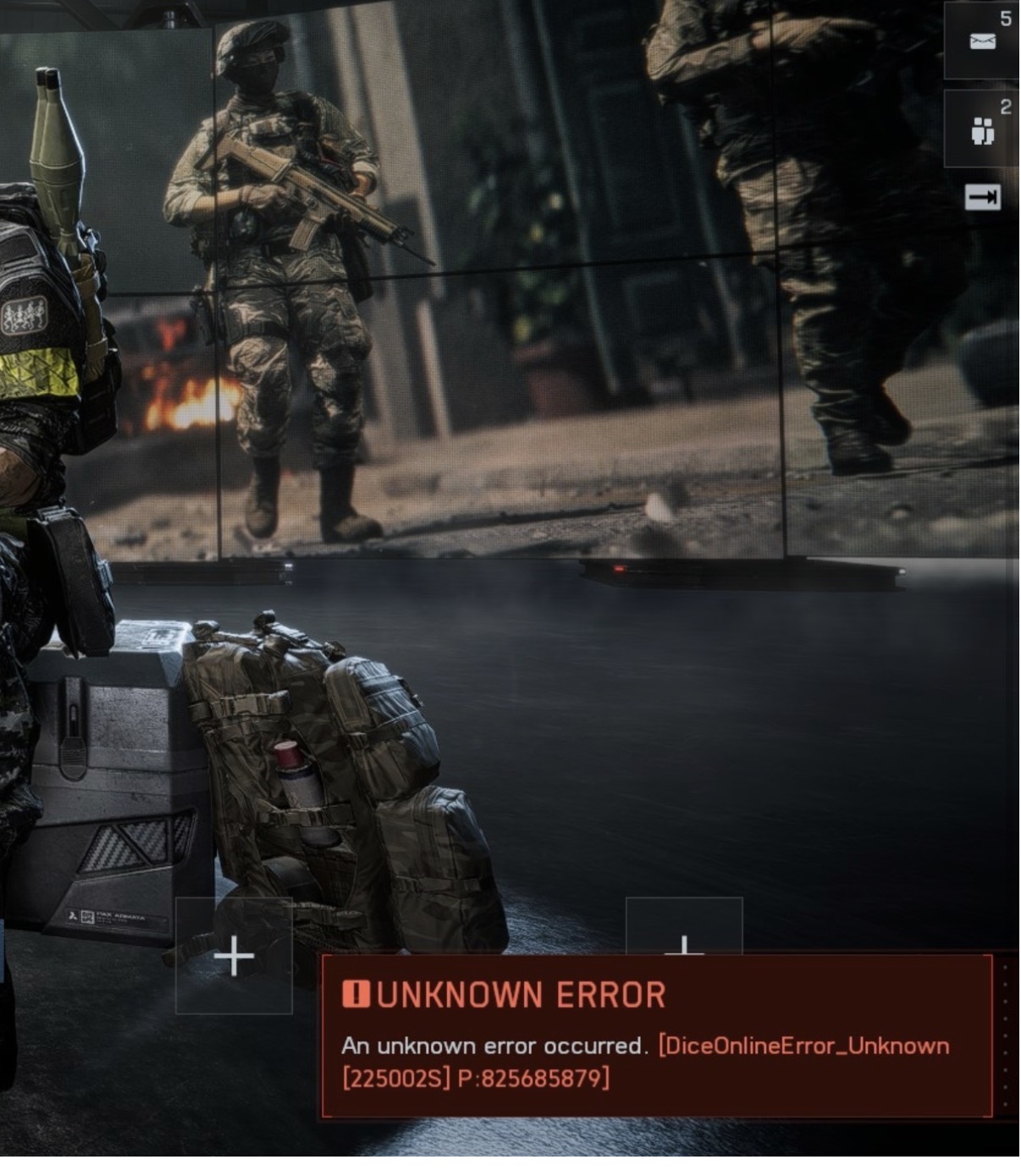The image size is (1021, 1176).
Task: Click the Unknown Error notification popup
Action: pos(656,1035)
